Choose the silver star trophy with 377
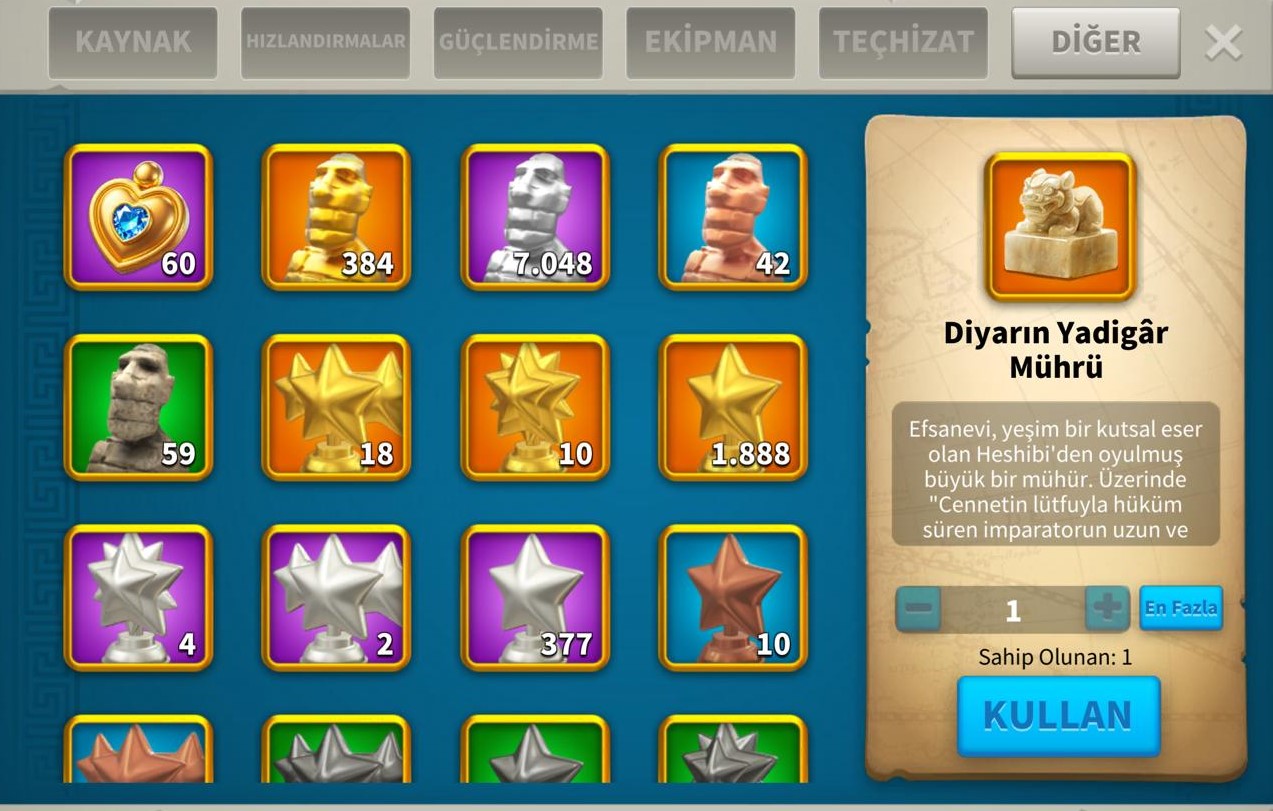This screenshot has width=1273, height=811. (535, 597)
